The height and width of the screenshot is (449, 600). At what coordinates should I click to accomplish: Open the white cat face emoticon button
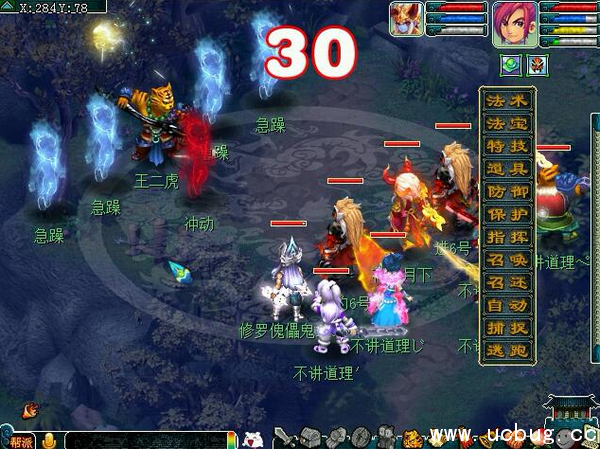tap(254, 438)
